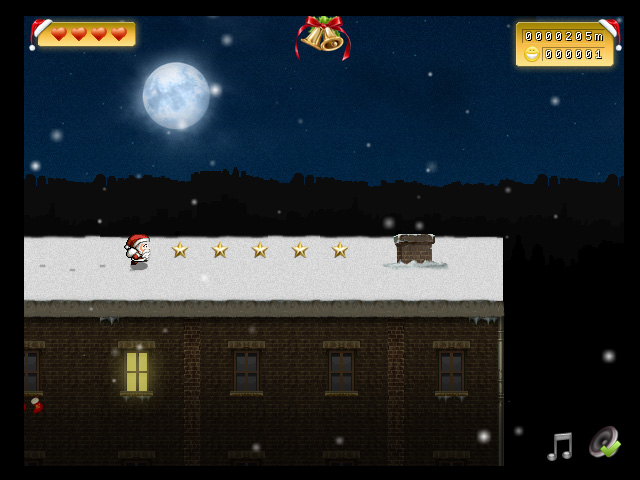Toggle the music note button

pos(560,445)
